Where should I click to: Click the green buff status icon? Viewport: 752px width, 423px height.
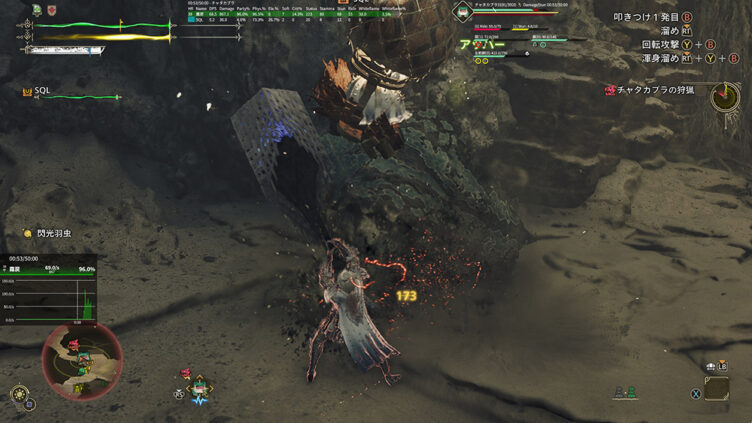click(x=37, y=10)
